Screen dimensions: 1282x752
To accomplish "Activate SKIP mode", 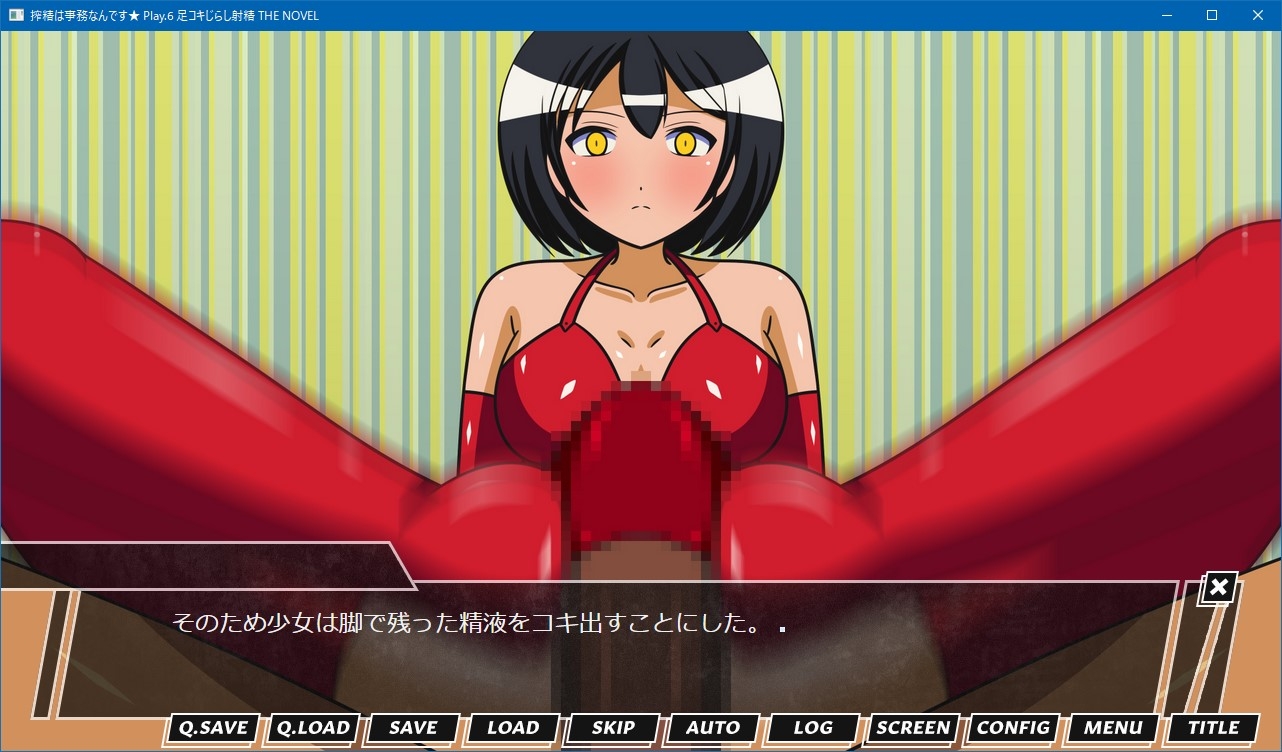I will pos(613,728).
